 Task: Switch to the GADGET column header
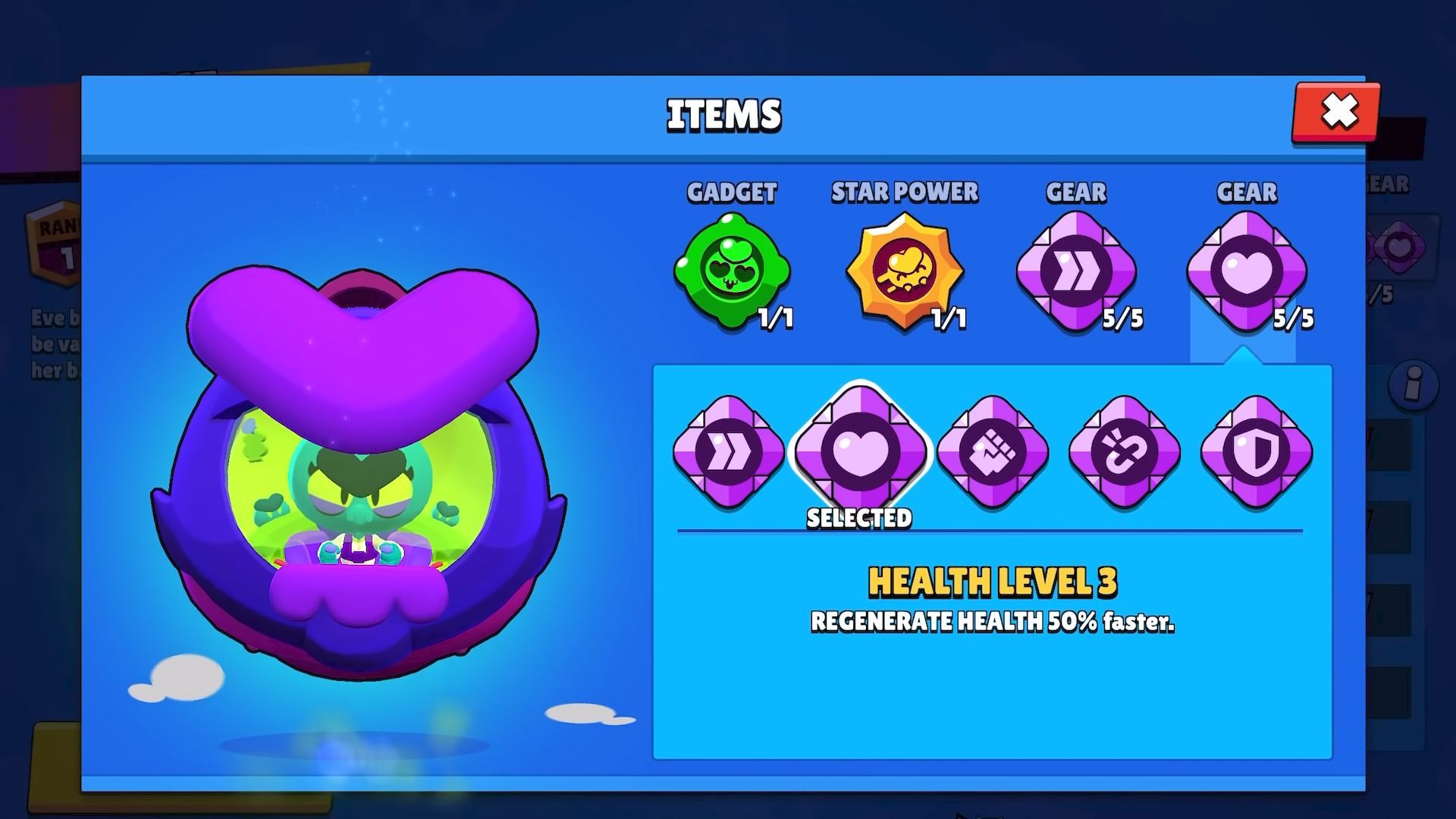(x=733, y=193)
